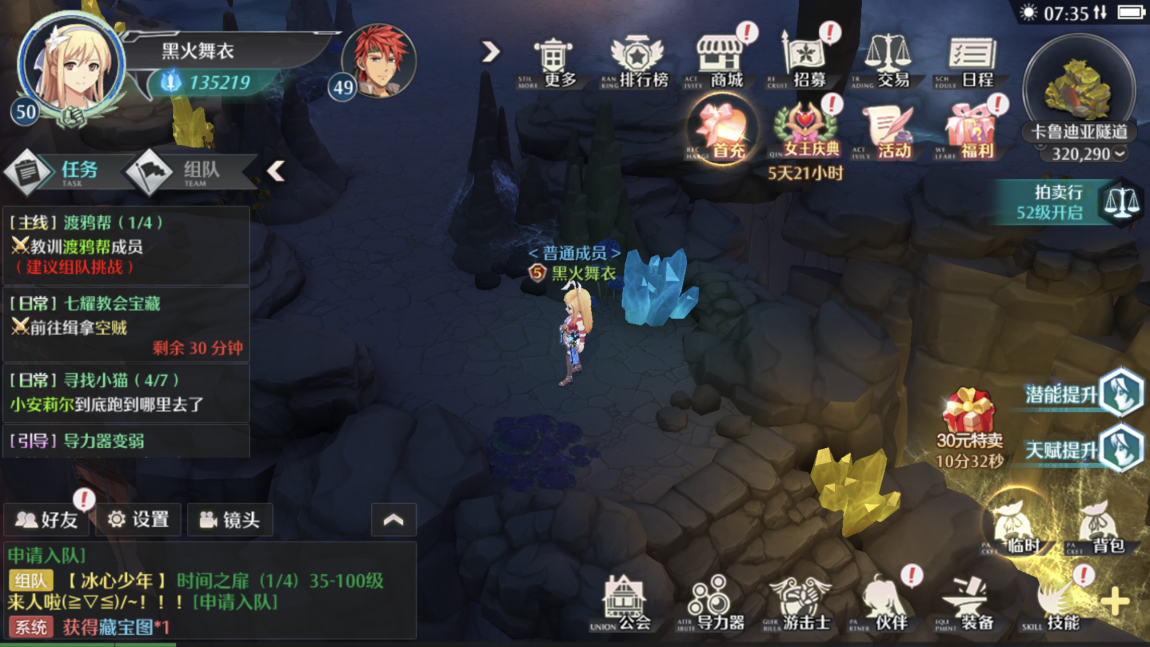
Task: Open the 日程 schedule menu
Action: click(973, 62)
